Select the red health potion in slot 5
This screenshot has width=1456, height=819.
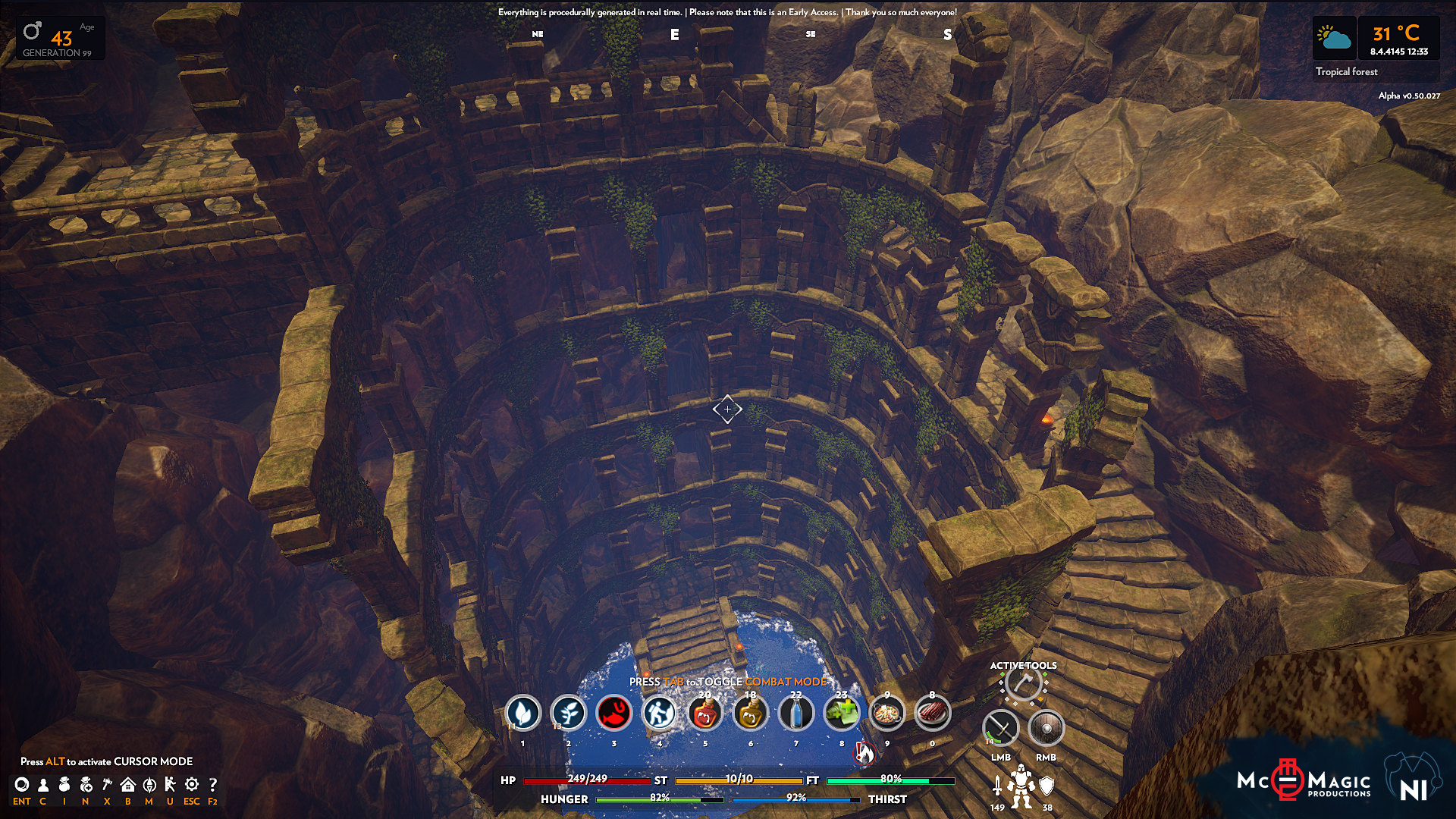(705, 713)
